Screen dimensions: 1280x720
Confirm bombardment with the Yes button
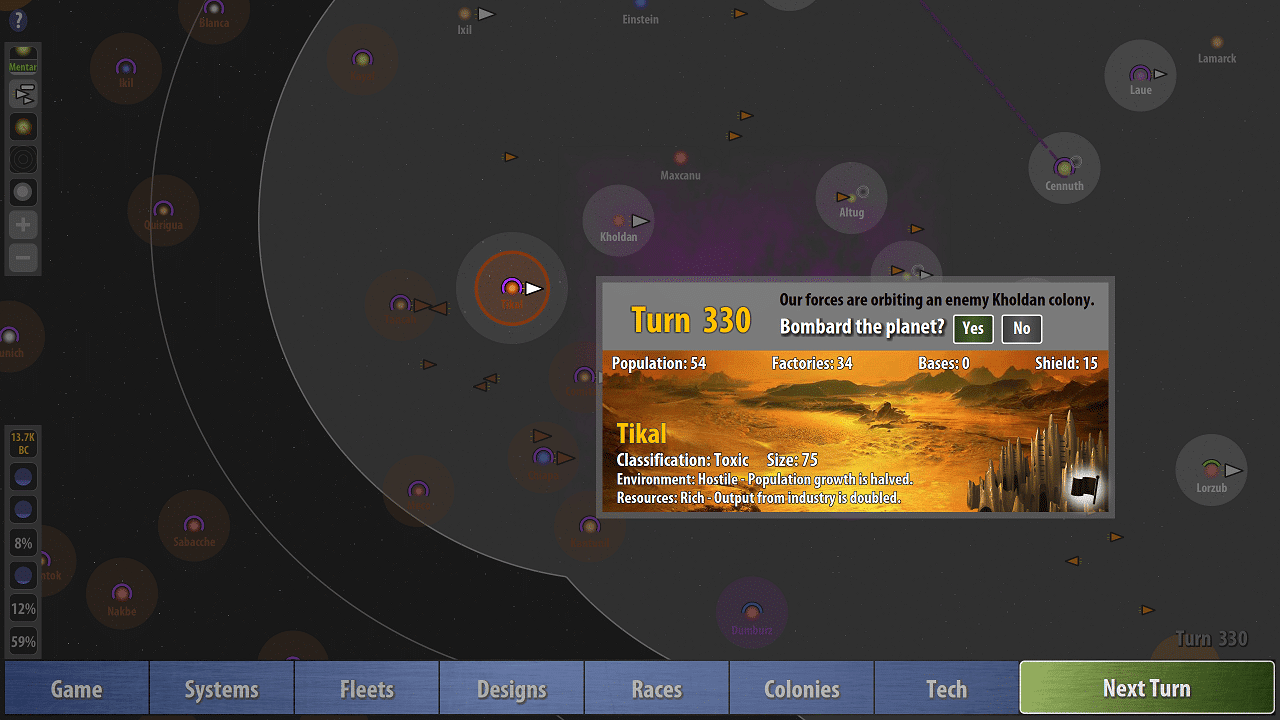(972, 328)
